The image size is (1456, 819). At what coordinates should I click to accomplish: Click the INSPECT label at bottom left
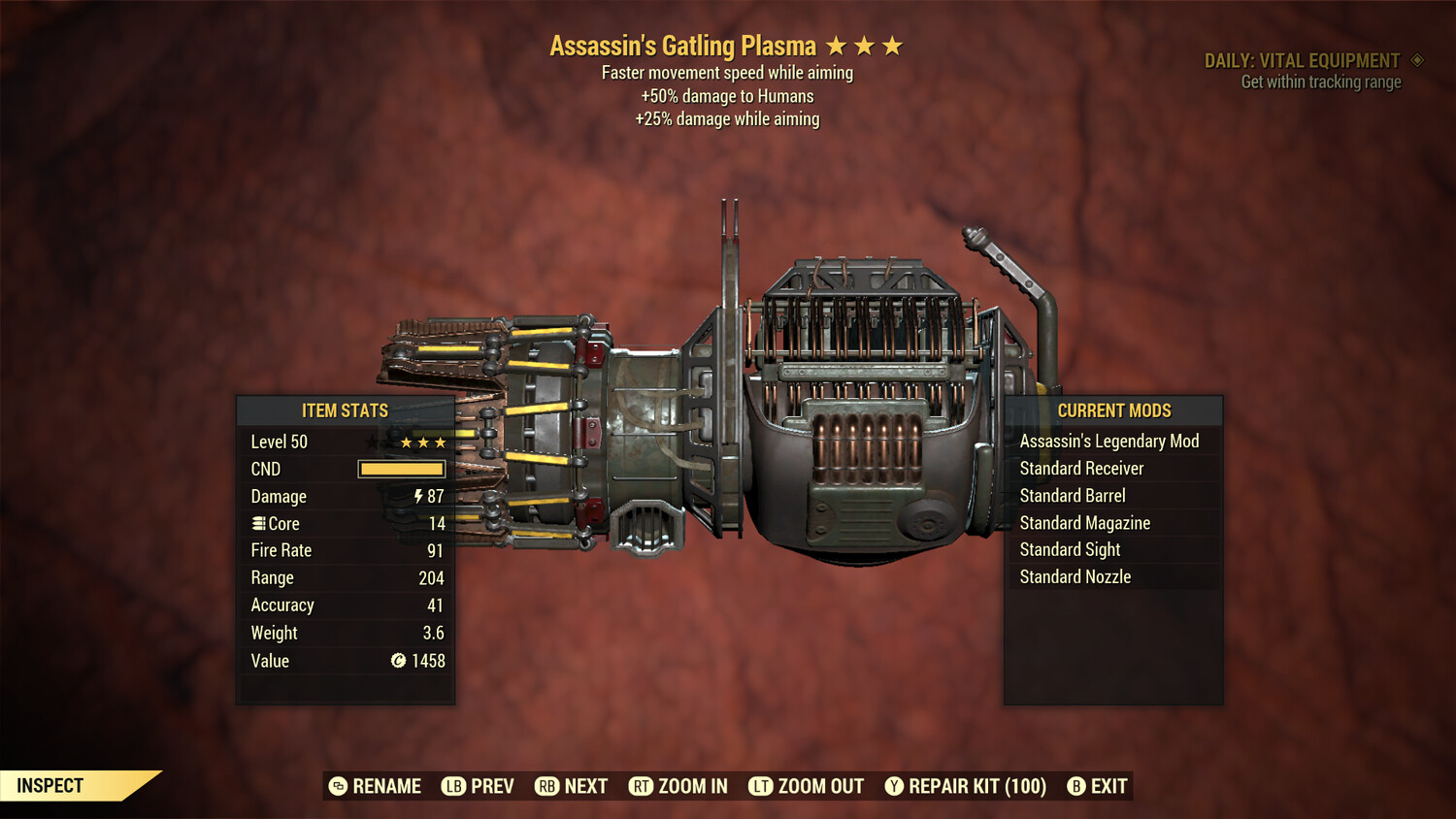pos(50,785)
